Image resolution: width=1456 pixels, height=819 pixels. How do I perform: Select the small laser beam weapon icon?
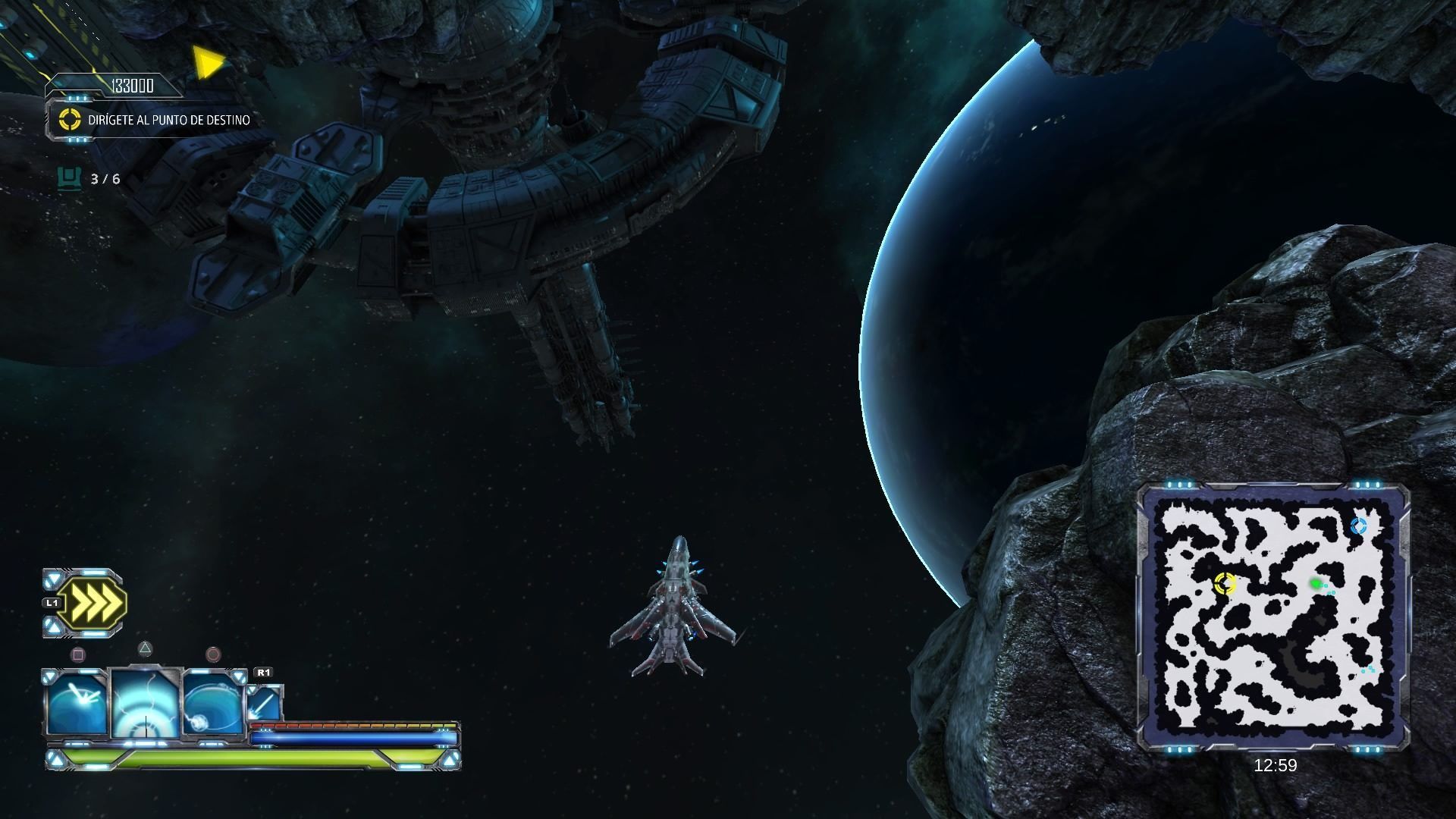(x=265, y=703)
